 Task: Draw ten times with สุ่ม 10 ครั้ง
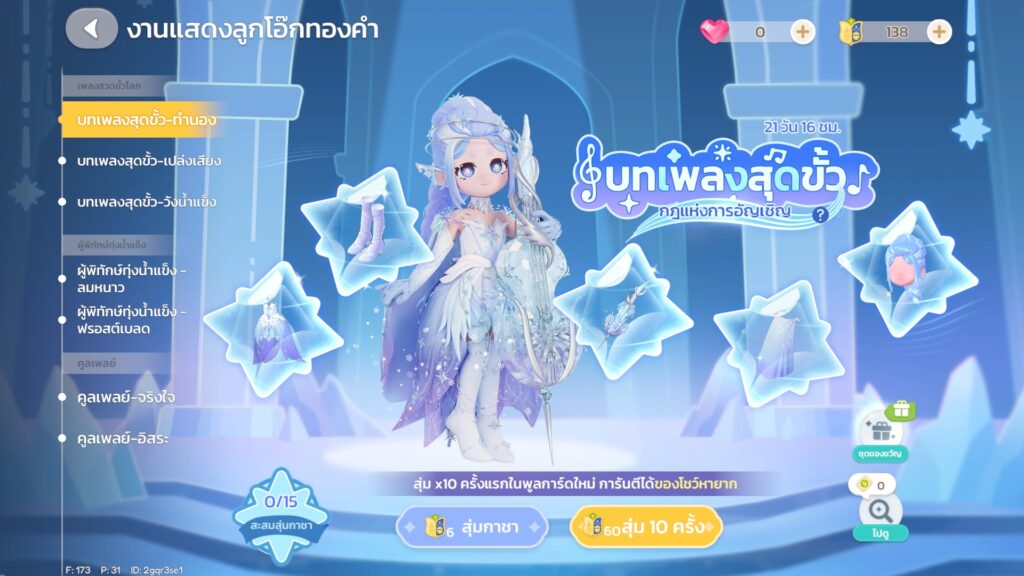click(646, 527)
